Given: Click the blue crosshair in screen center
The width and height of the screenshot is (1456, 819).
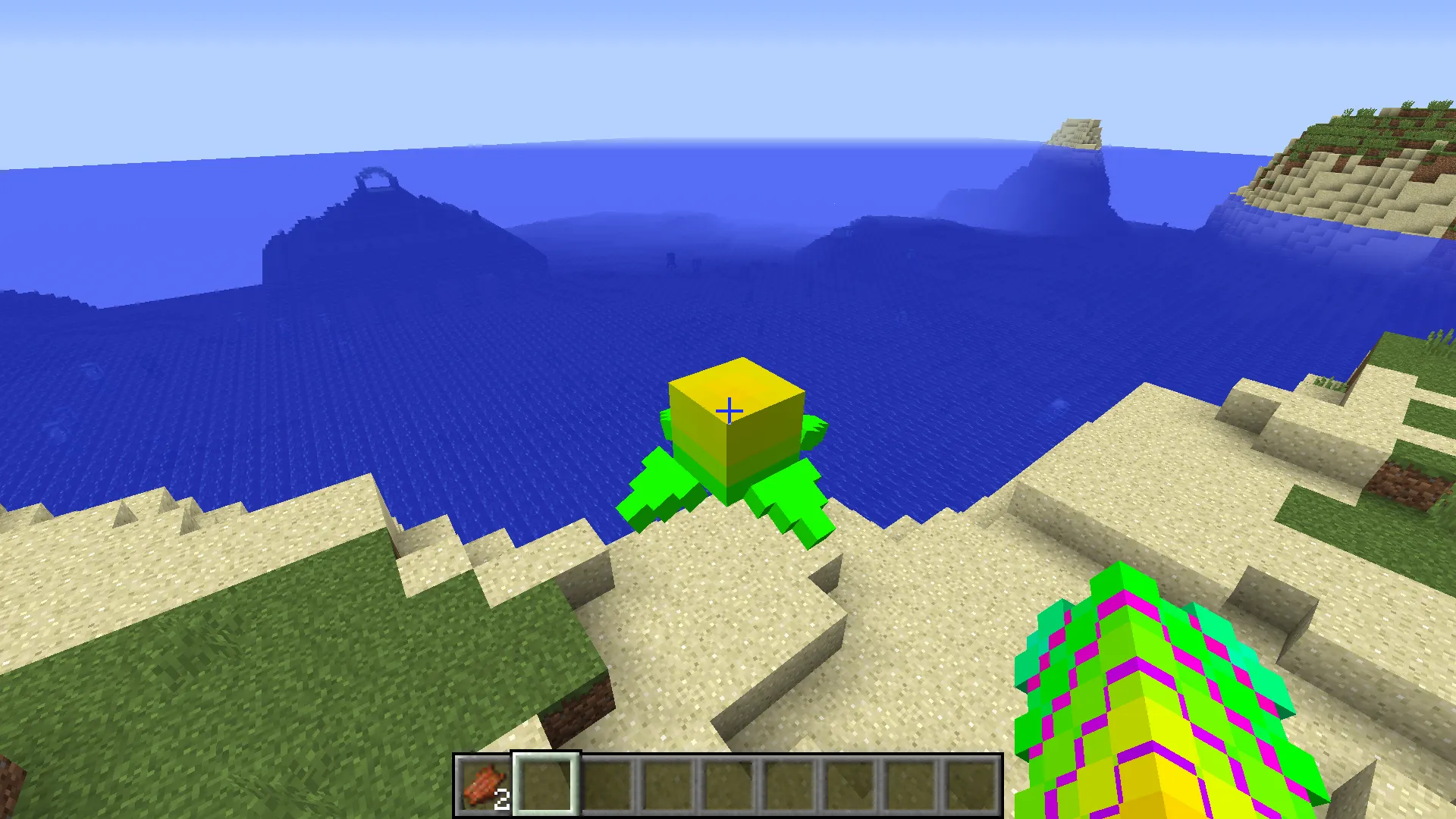Looking at the screenshot, I should tap(728, 409).
